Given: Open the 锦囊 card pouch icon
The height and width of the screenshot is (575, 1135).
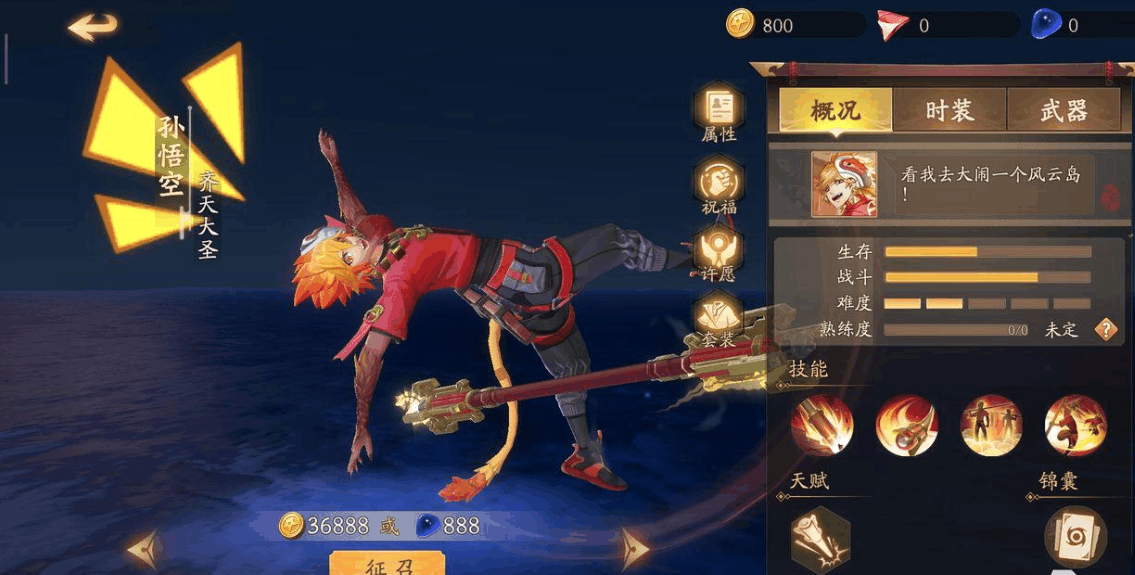Looking at the screenshot, I should pos(1075,537).
